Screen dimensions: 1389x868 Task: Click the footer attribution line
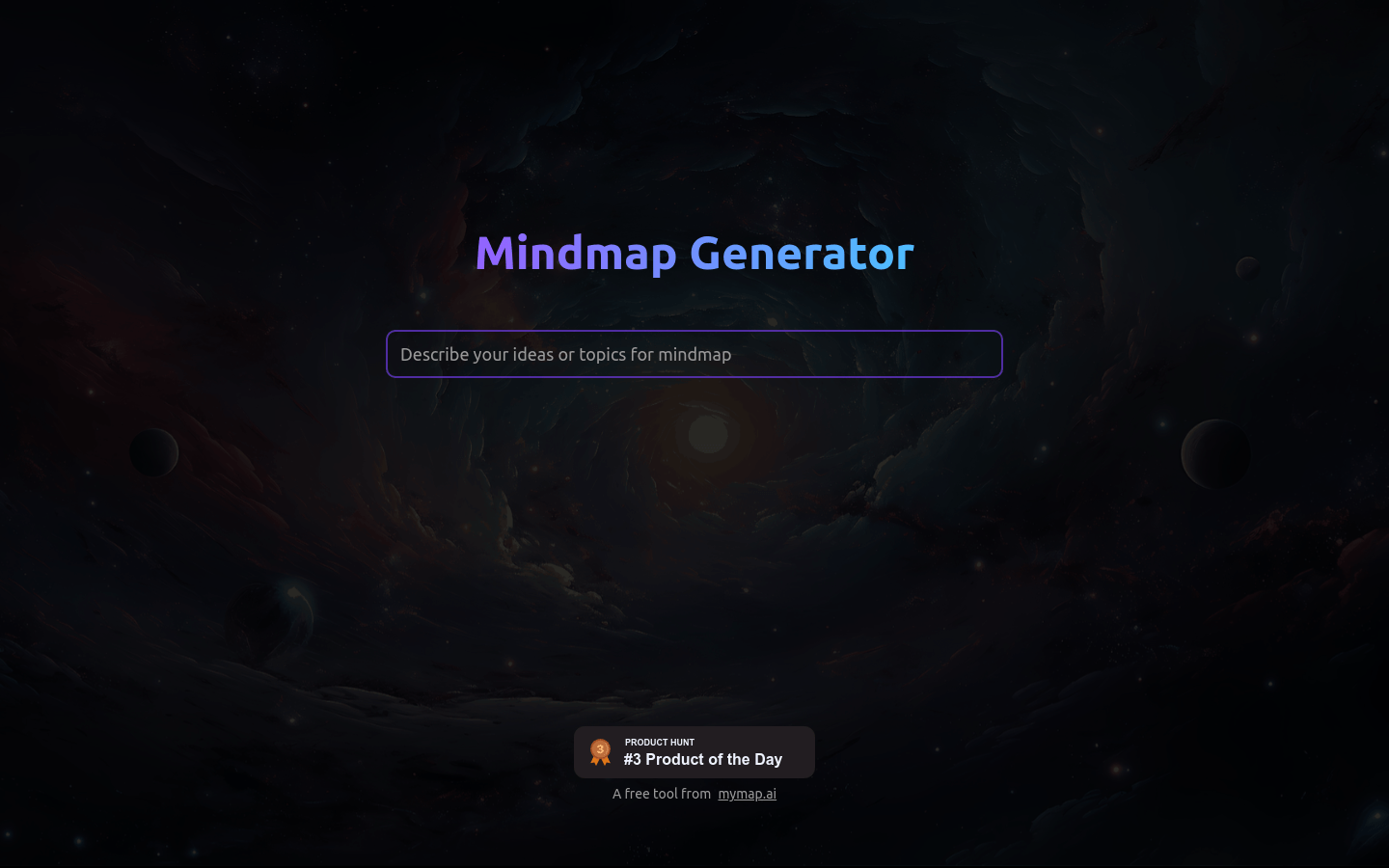coord(694,794)
